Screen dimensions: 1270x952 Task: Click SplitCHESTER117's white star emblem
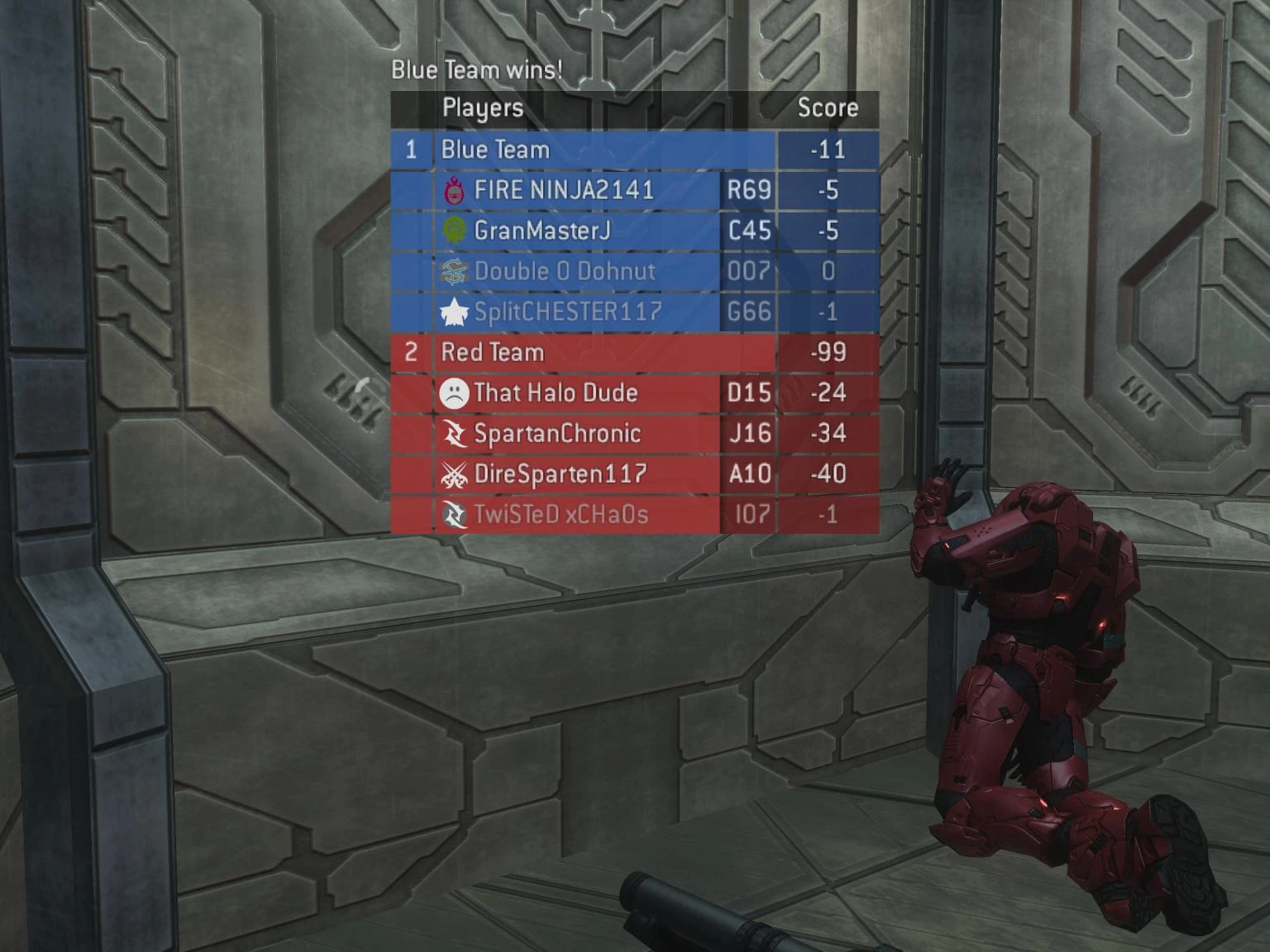pos(453,312)
